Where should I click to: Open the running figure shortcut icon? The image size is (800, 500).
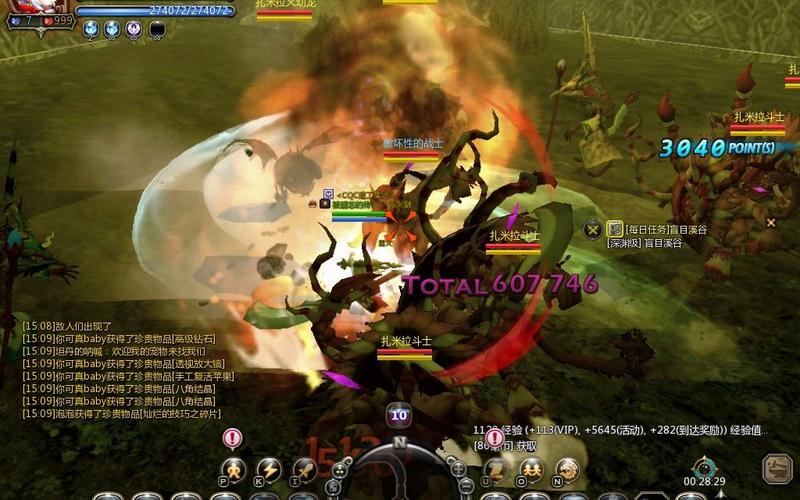(233, 468)
